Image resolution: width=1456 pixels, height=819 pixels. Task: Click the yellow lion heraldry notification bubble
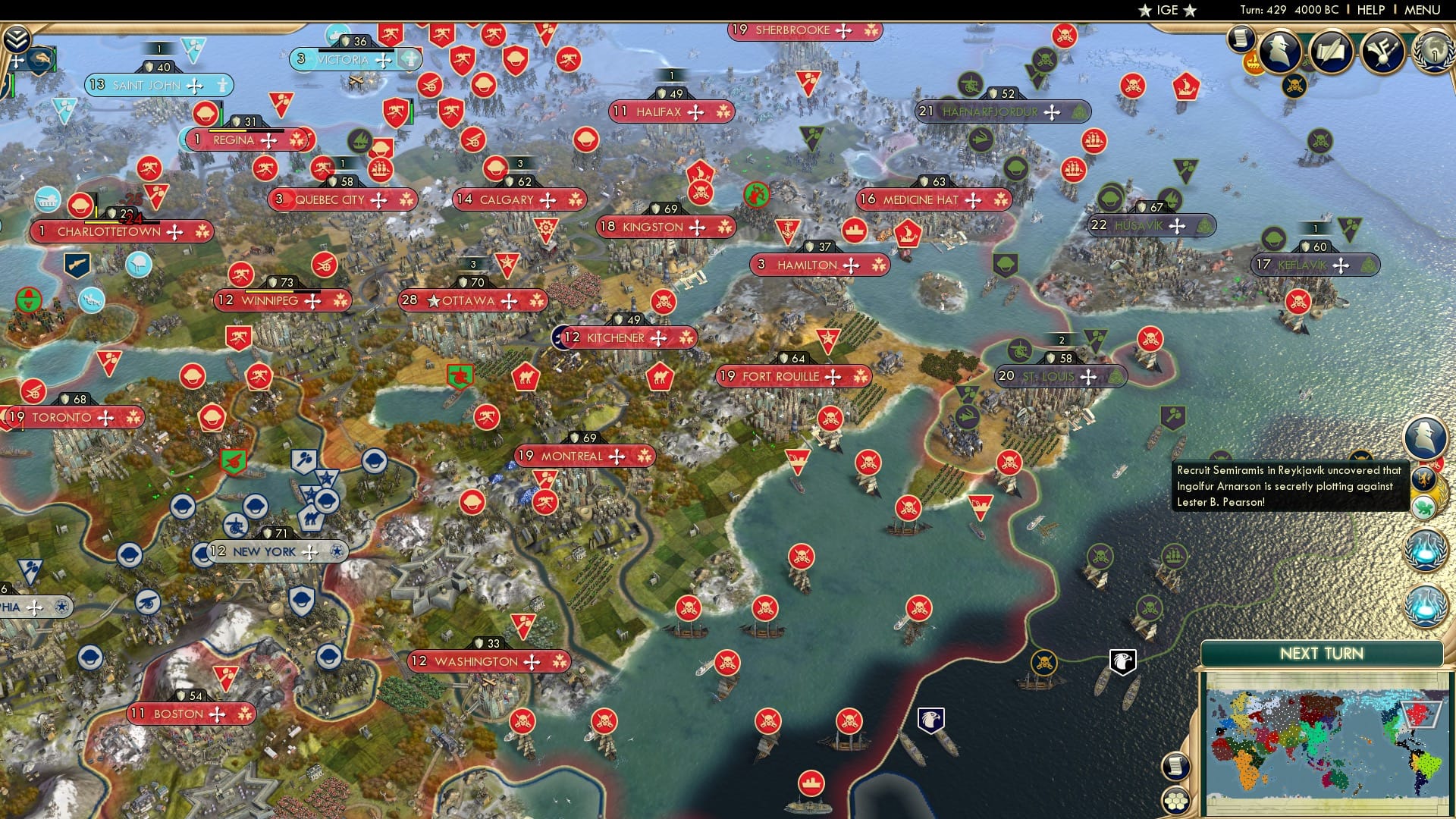[1425, 480]
